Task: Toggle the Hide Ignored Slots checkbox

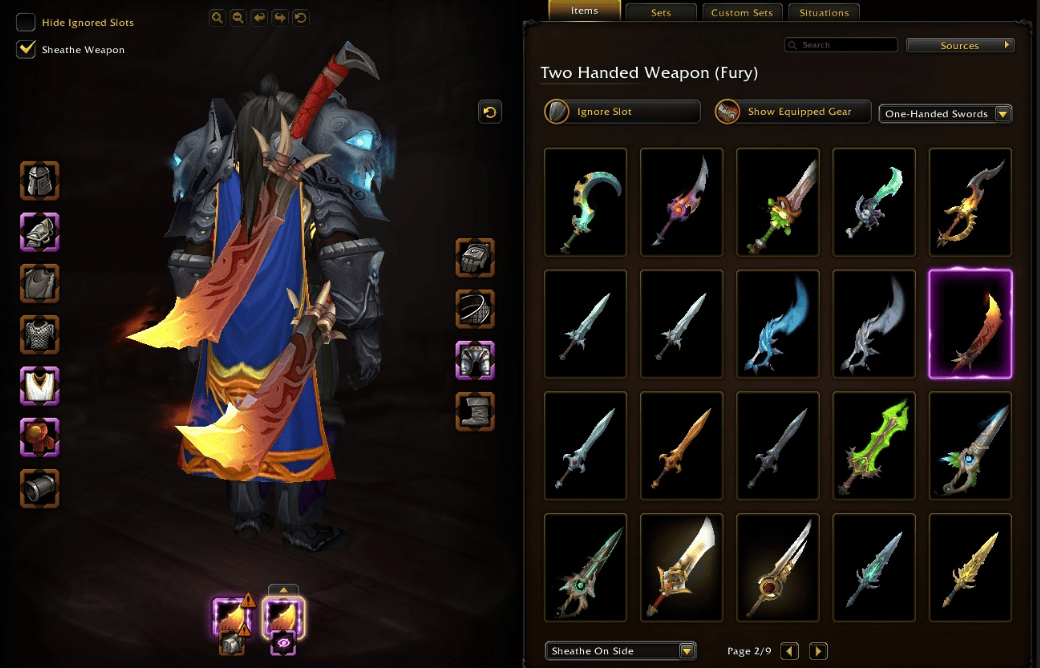Action: [26, 23]
